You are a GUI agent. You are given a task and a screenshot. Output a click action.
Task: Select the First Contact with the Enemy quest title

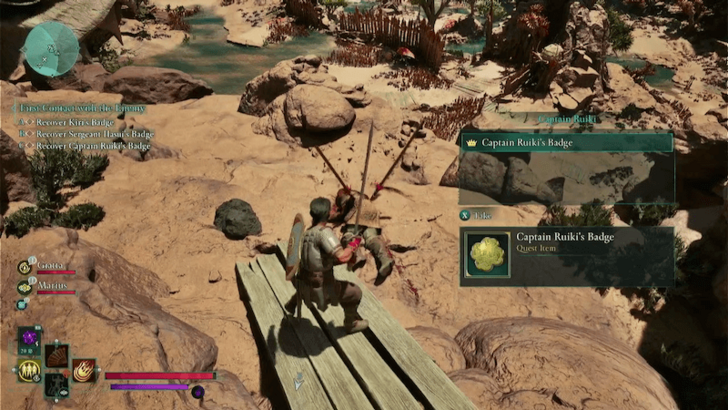click(x=80, y=107)
